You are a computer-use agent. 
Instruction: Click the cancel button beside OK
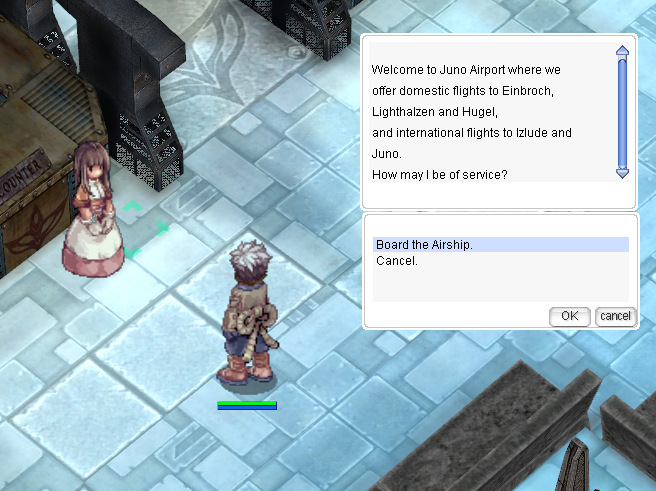pos(615,316)
